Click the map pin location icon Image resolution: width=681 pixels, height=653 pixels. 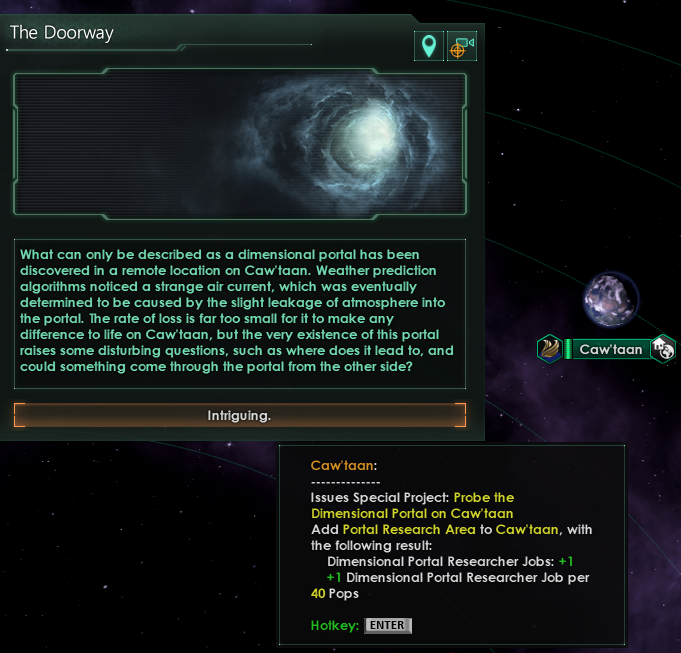[428, 46]
